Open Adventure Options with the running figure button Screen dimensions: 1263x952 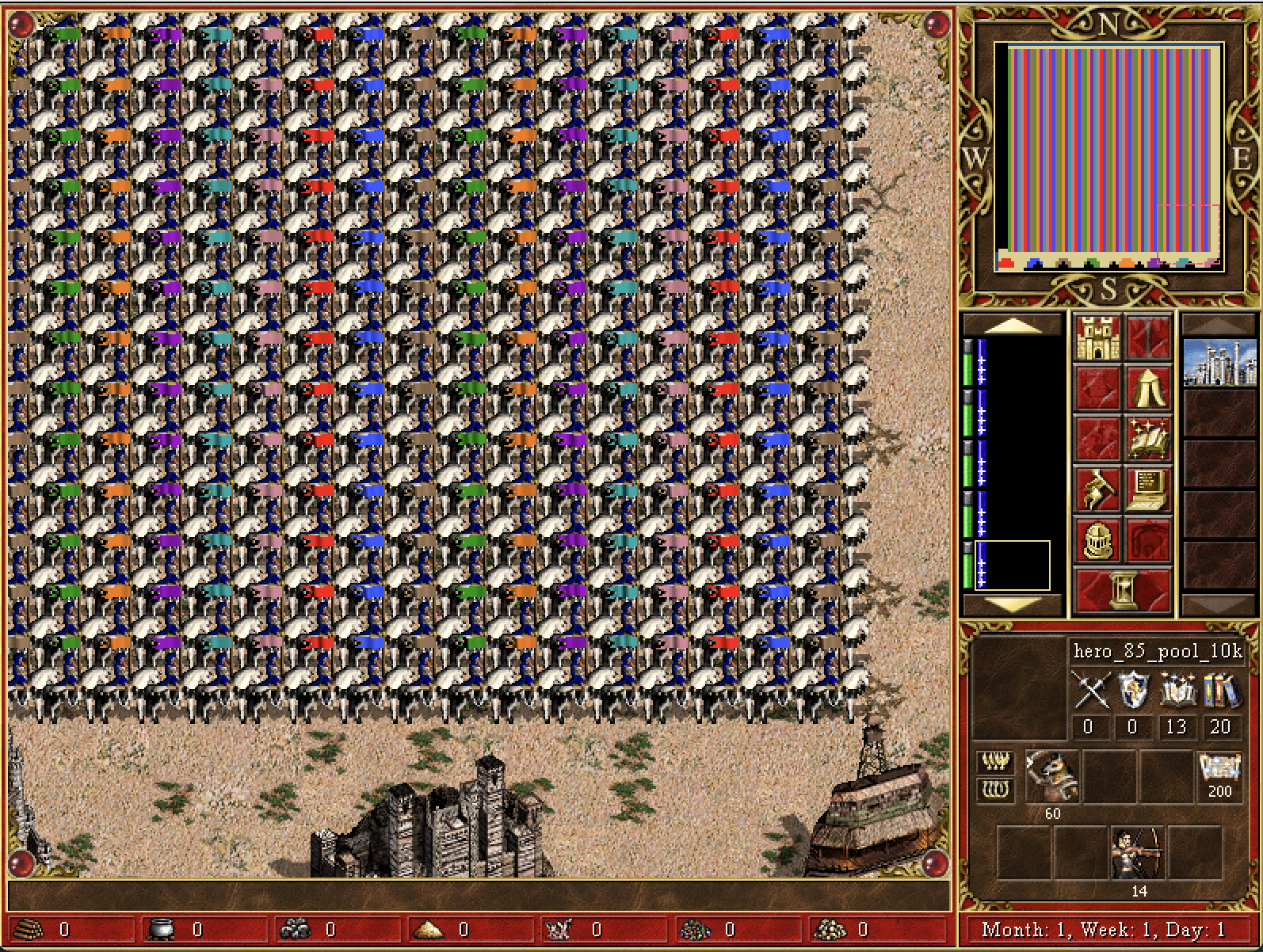coord(1097,490)
